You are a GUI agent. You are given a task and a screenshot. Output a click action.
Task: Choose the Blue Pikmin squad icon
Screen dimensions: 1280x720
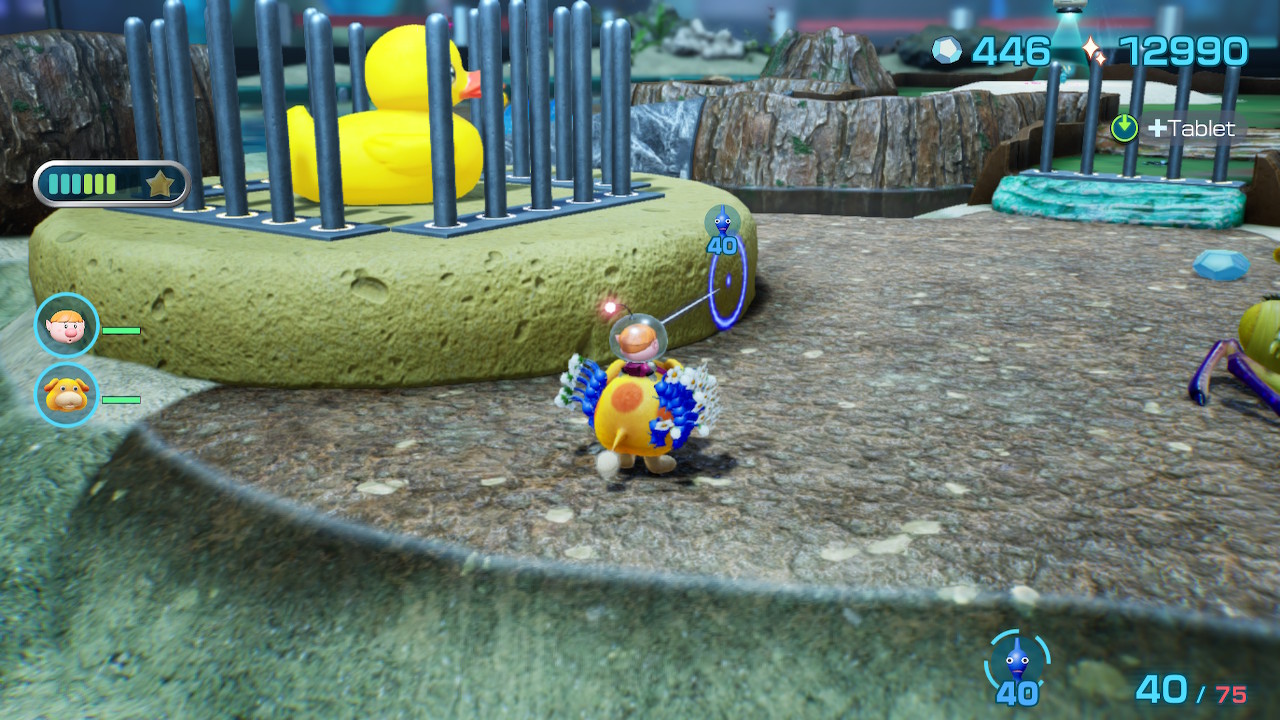1017,661
